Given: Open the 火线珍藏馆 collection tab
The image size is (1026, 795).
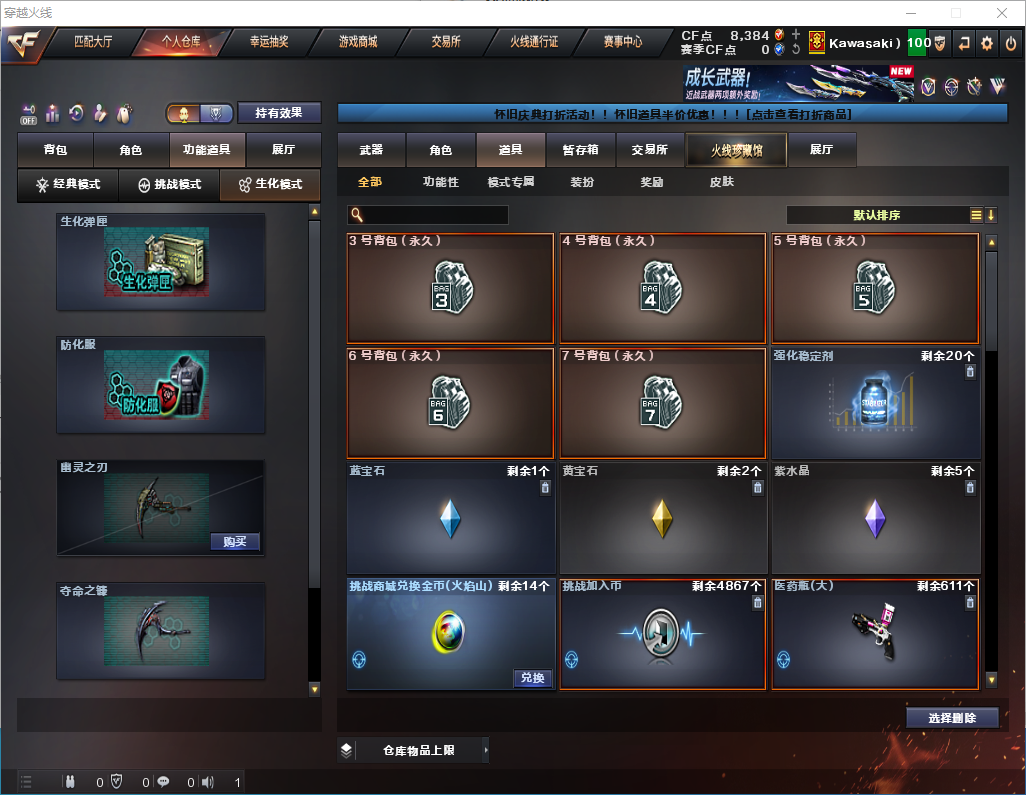Looking at the screenshot, I should 736,150.
